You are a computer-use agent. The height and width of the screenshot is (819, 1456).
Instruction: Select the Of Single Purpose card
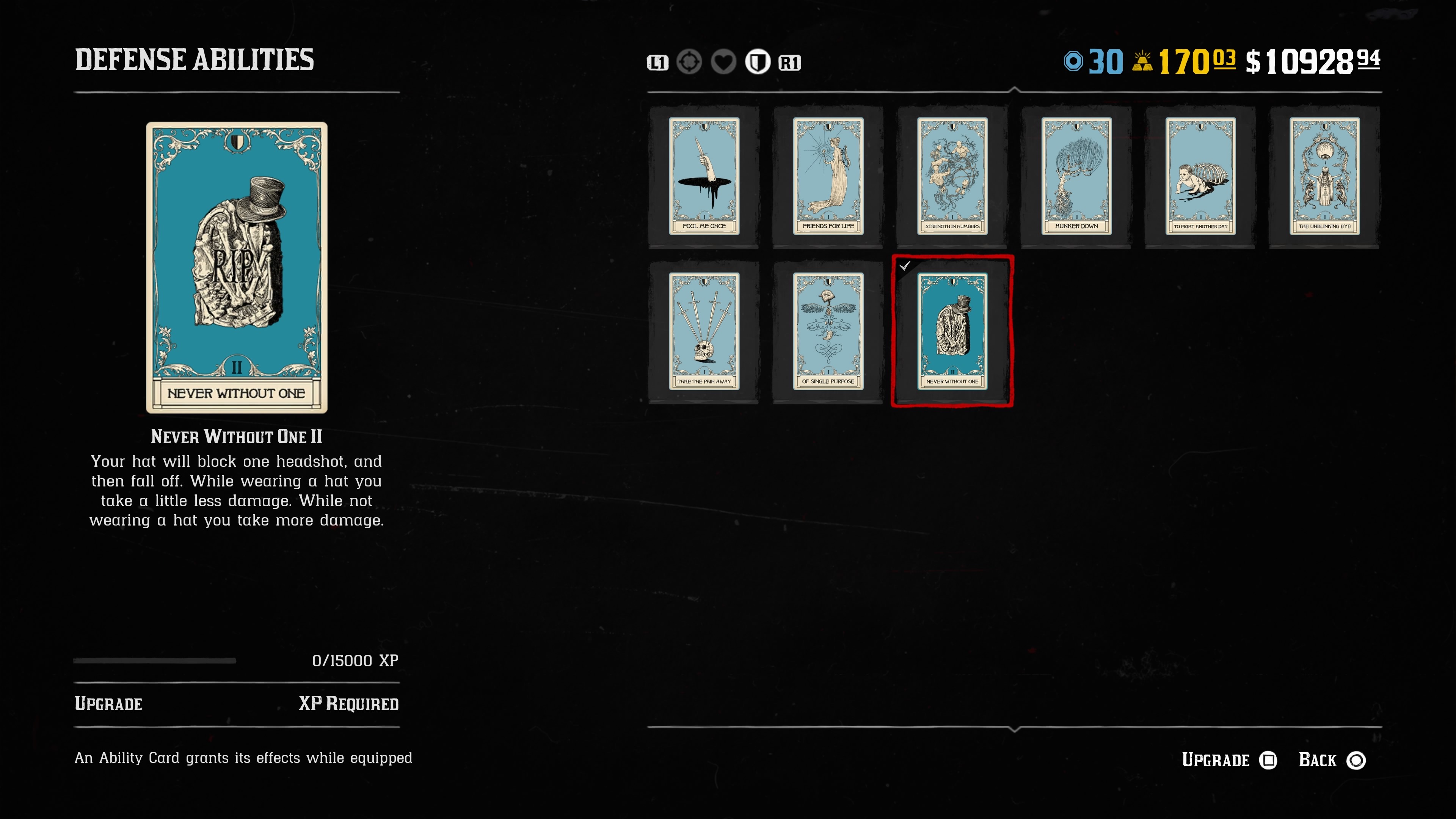[x=828, y=332]
